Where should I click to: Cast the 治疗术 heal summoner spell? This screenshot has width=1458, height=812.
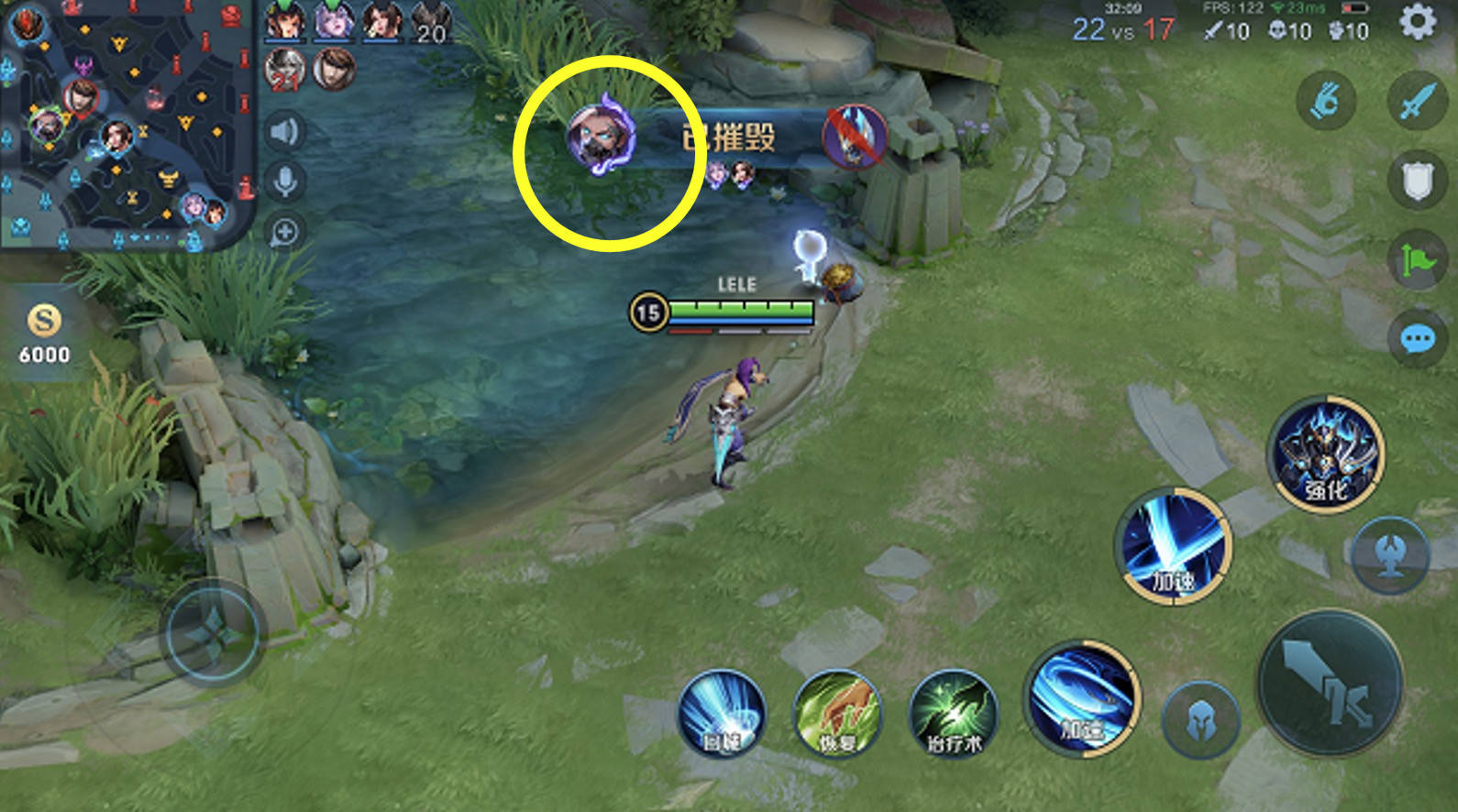[954, 714]
